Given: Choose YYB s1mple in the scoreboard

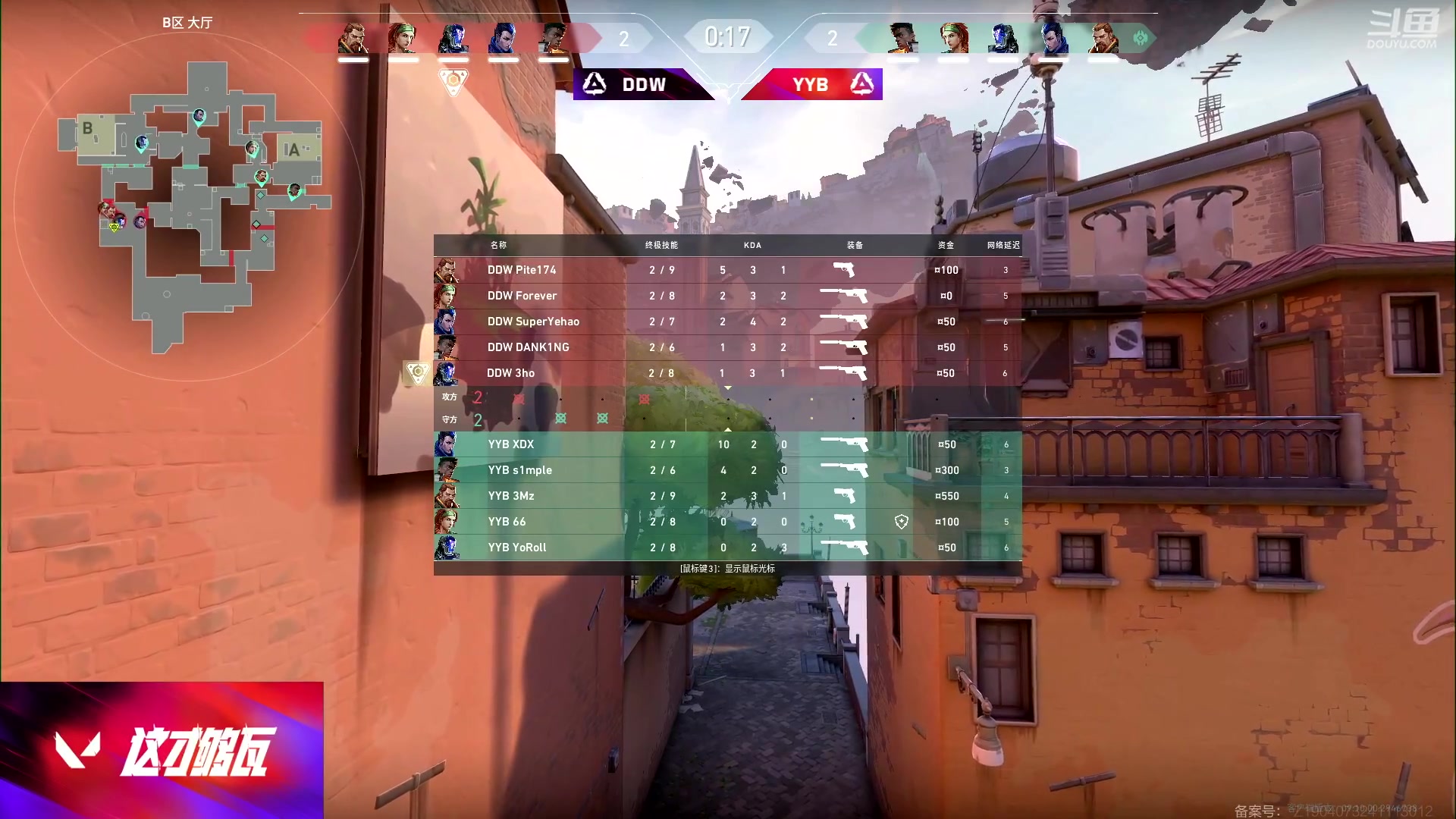Looking at the screenshot, I should tap(726, 470).
